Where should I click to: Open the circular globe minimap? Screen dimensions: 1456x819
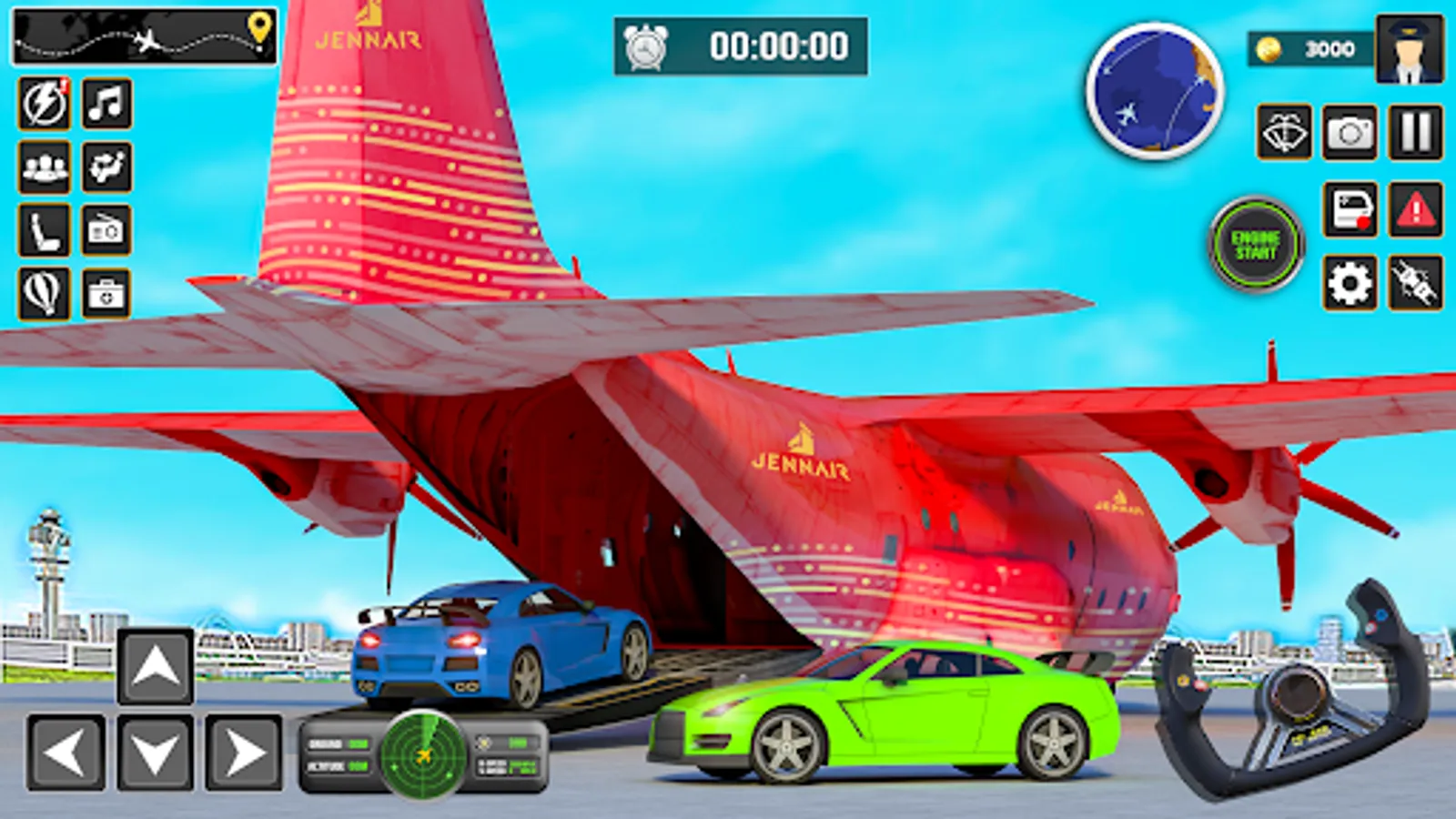1155,91
